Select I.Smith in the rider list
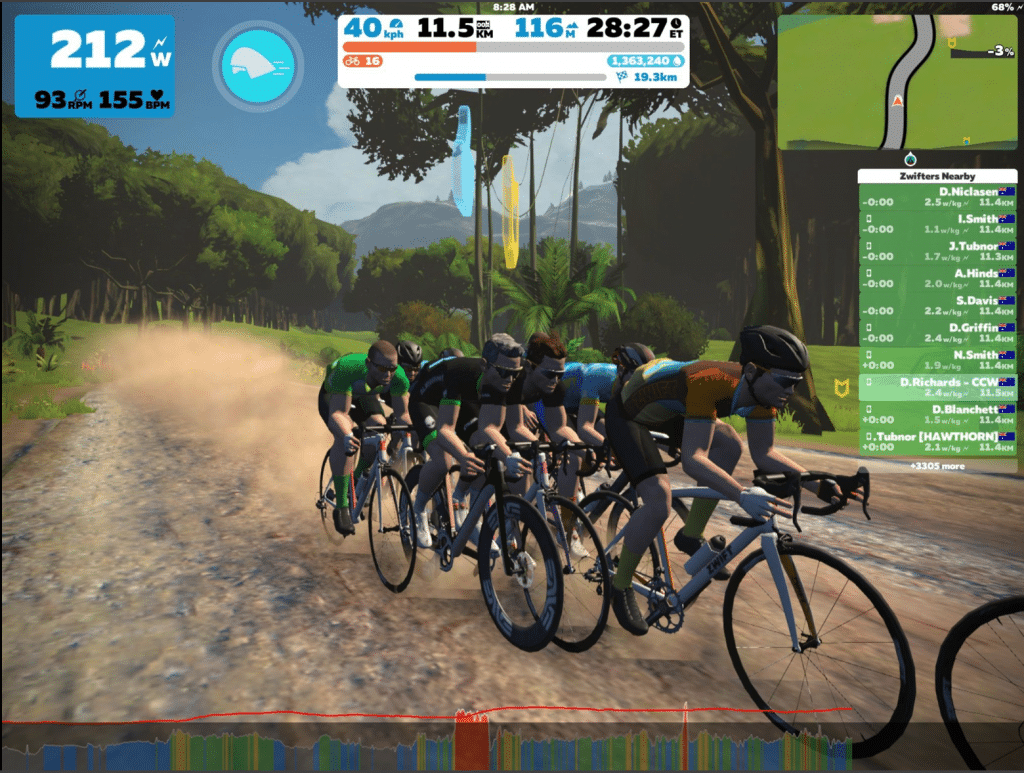 (x=937, y=224)
